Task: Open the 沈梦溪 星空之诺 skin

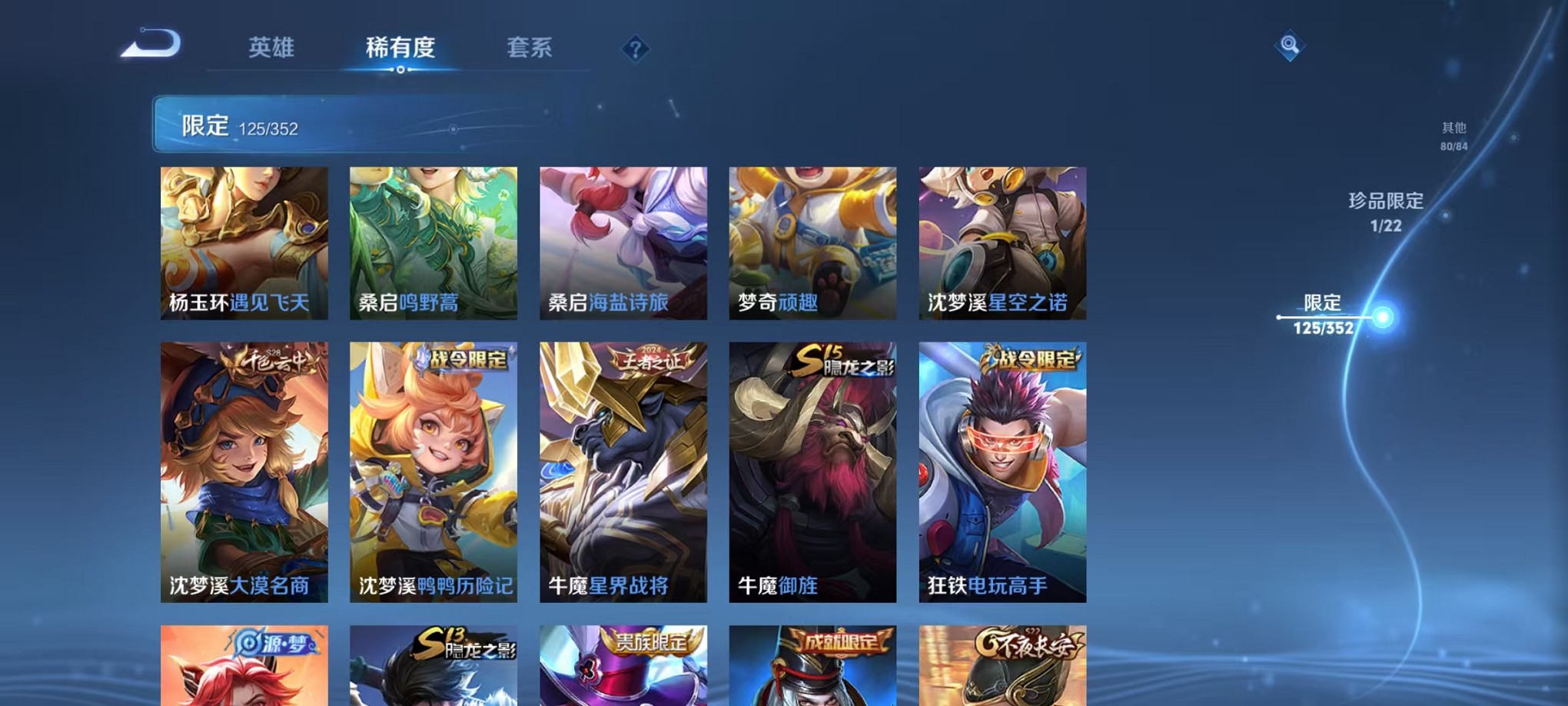Action: 1001,243
